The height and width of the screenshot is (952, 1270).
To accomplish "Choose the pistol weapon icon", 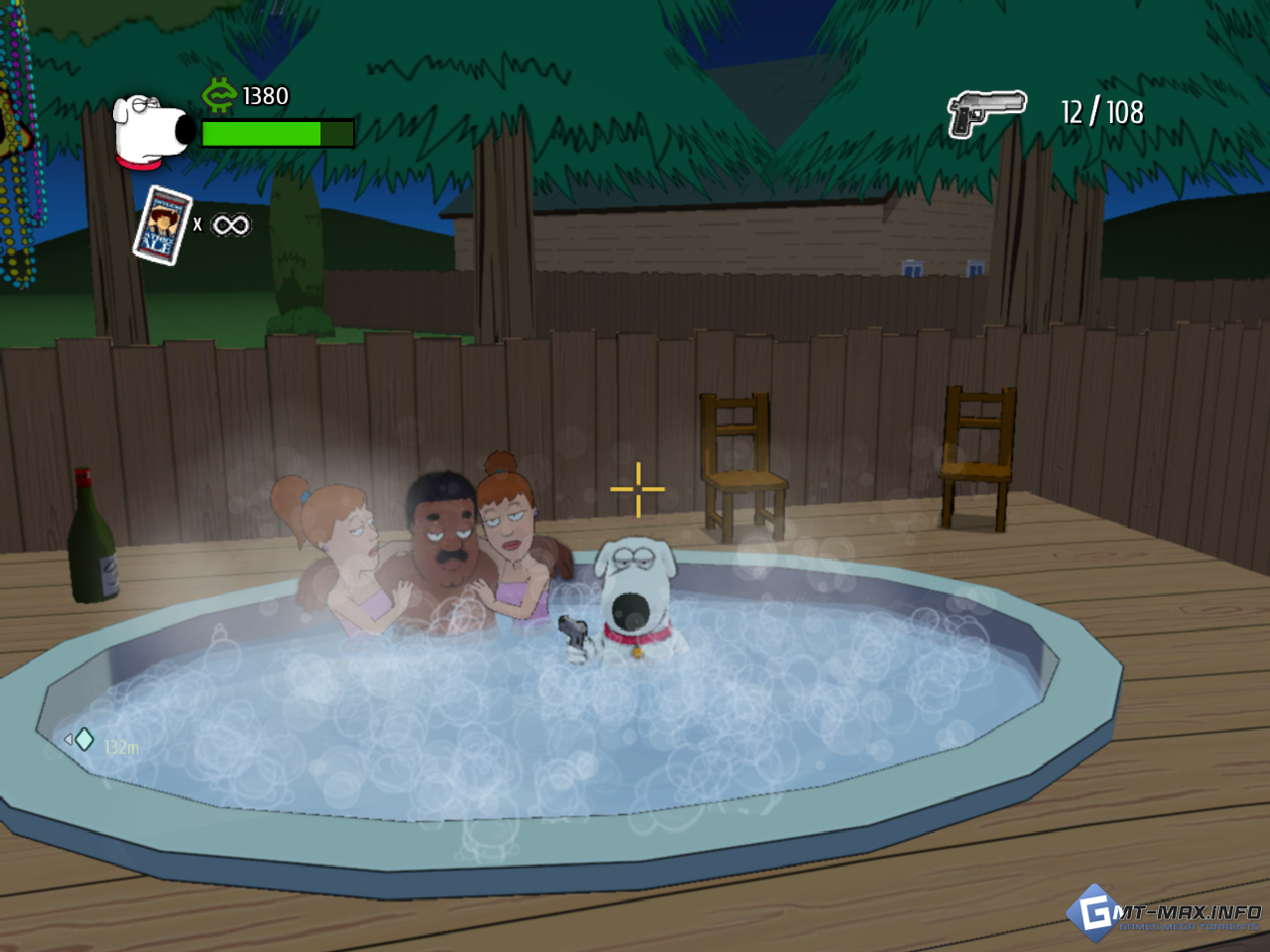I will click(985, 113).
